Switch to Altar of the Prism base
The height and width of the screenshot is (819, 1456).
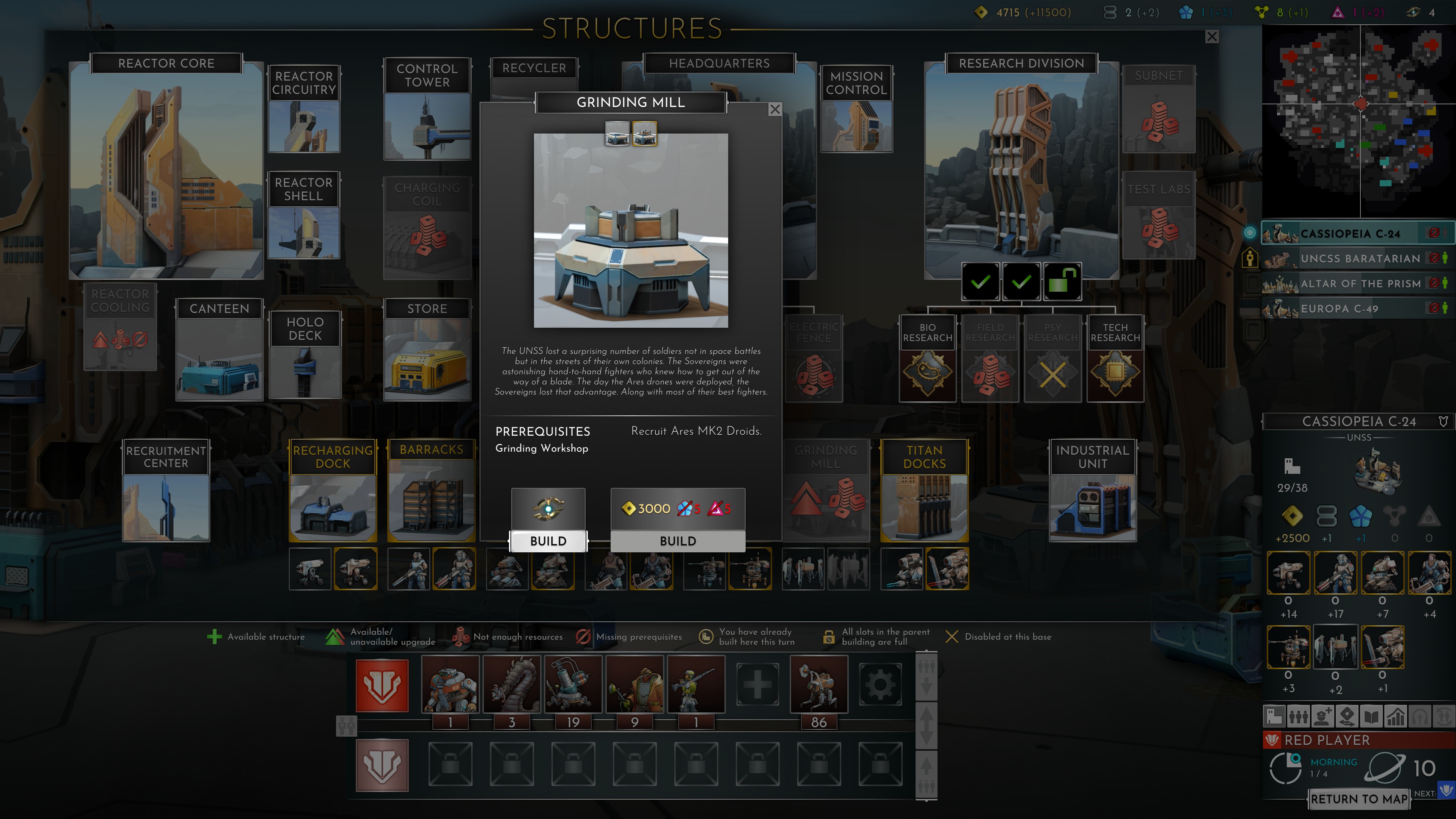(1359, 284)
